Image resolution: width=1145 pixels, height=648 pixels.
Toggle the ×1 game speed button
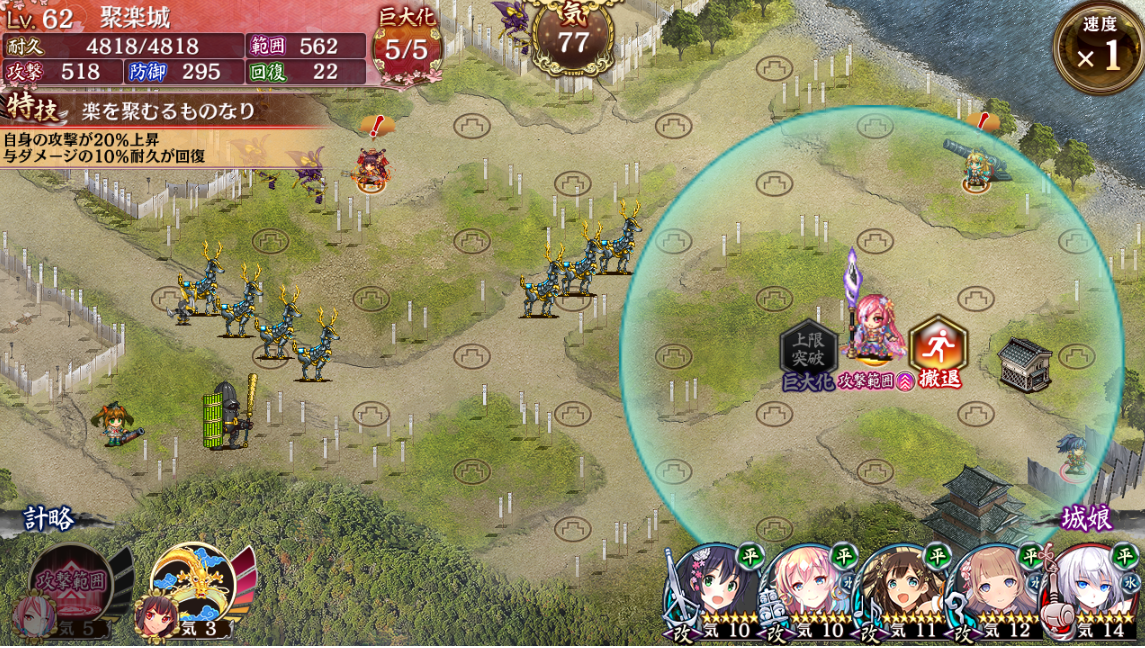click(x=1098, y=49)
